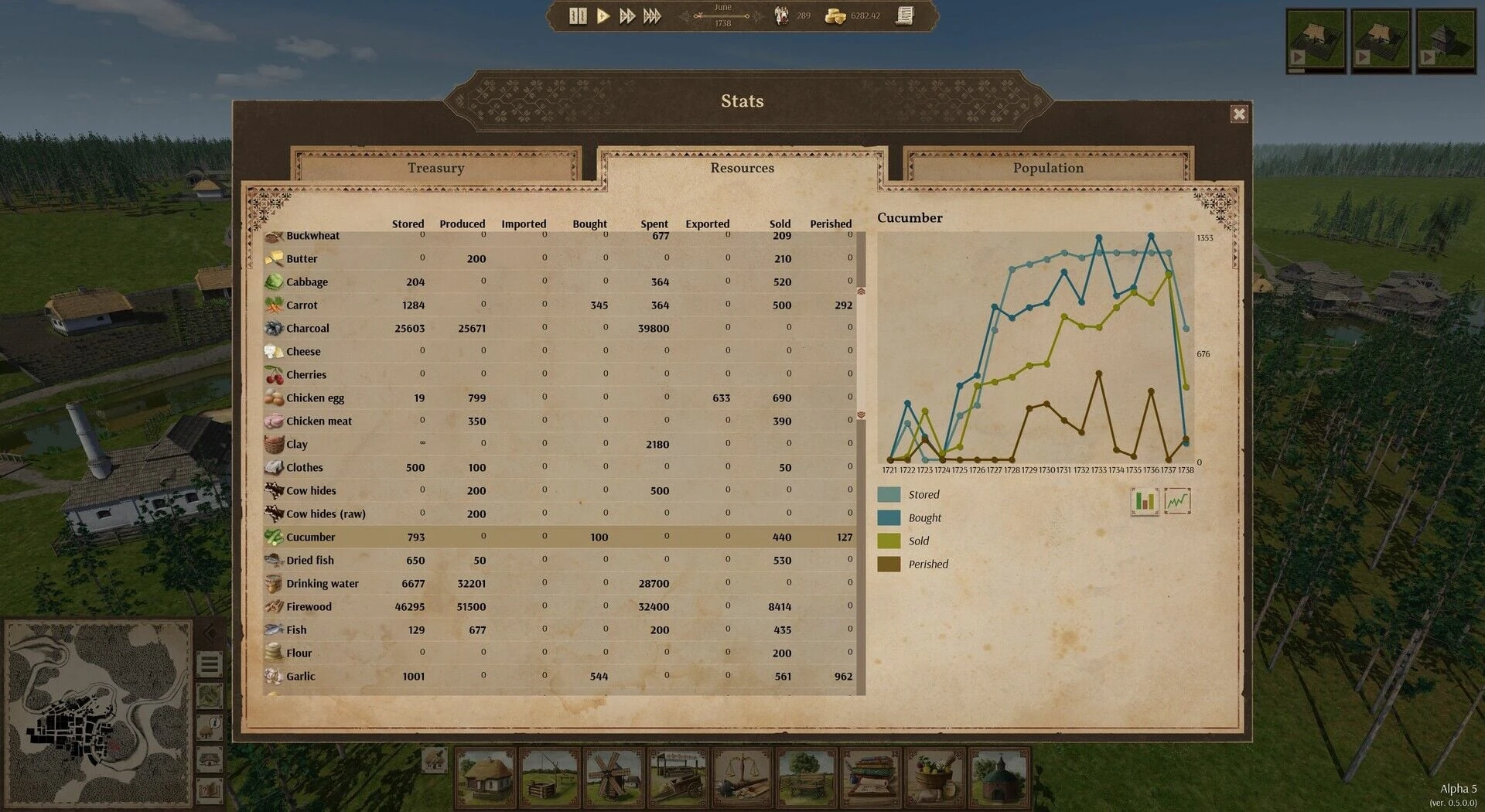Sort resources by the Produced column
The width and height of the screenshot is (1485, 812).
(x=462, y=223)
